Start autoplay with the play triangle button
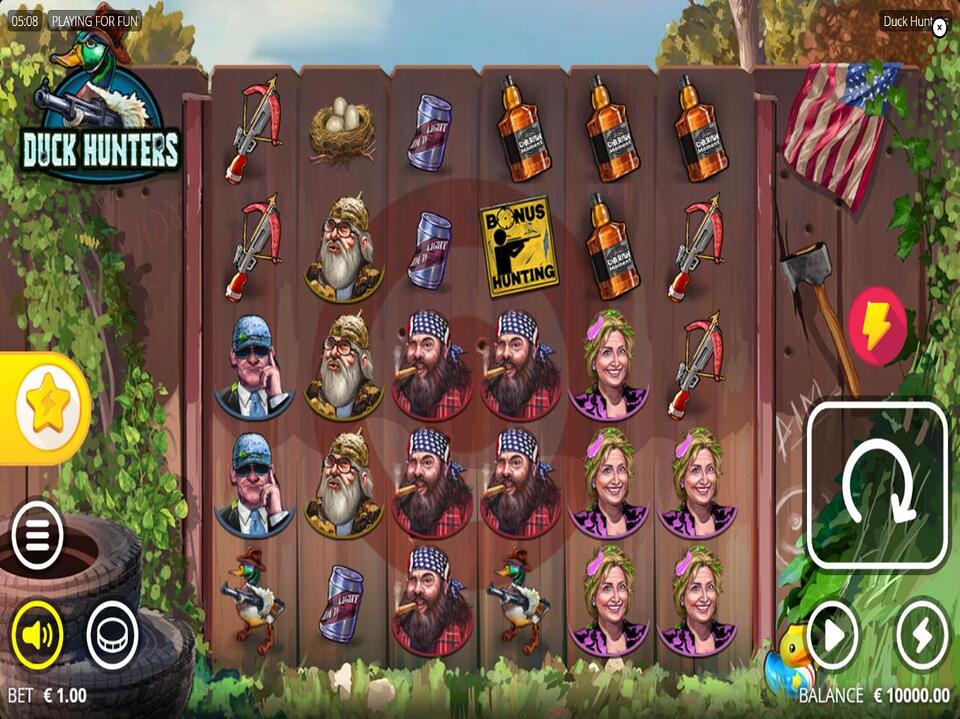The image size is (960, 719). click(833, 634)
